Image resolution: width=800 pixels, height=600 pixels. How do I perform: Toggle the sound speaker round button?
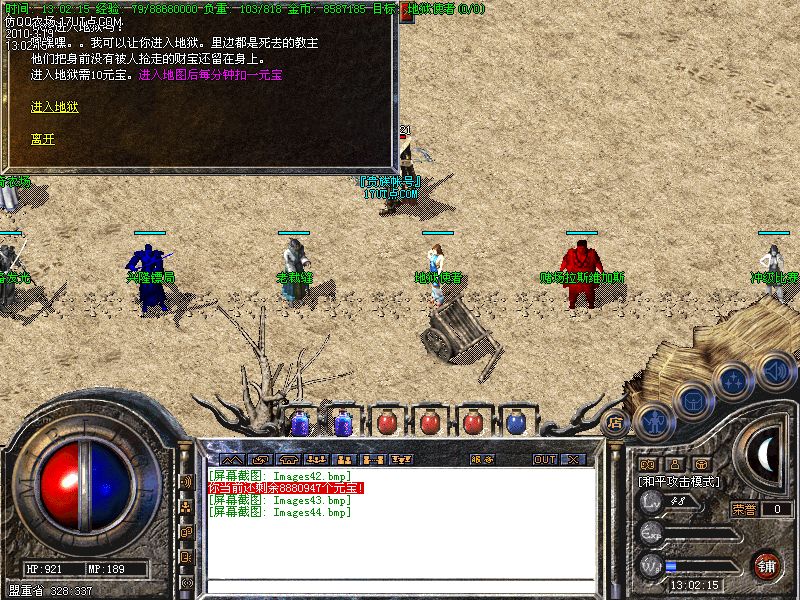776,371
